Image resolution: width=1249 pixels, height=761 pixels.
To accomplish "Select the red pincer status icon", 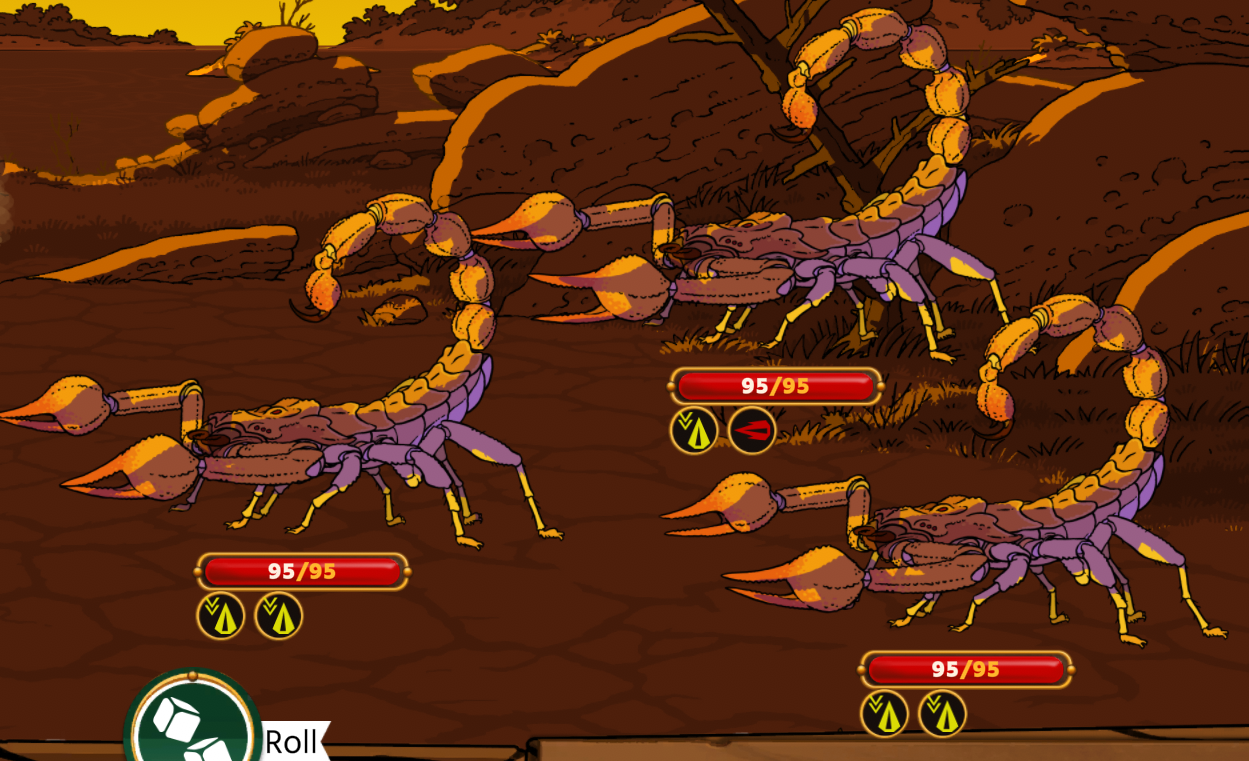I will tap(752, 431).
